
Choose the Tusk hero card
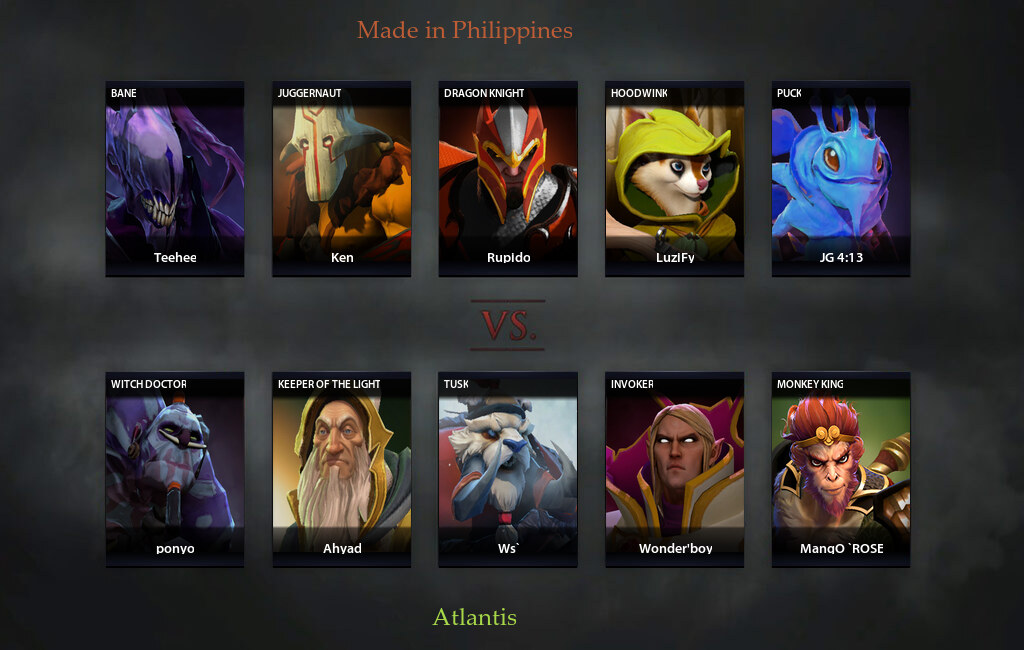[x=508, y=469]
